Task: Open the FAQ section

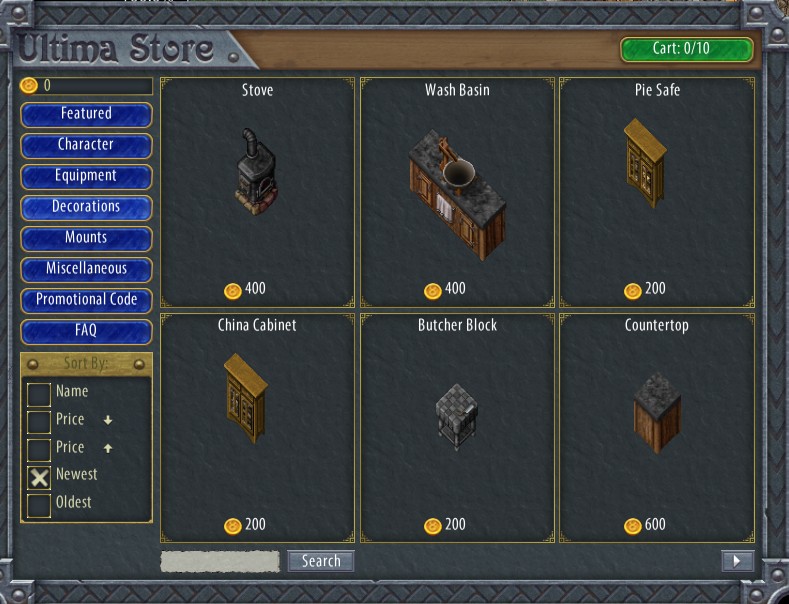Action: [86, 331]
